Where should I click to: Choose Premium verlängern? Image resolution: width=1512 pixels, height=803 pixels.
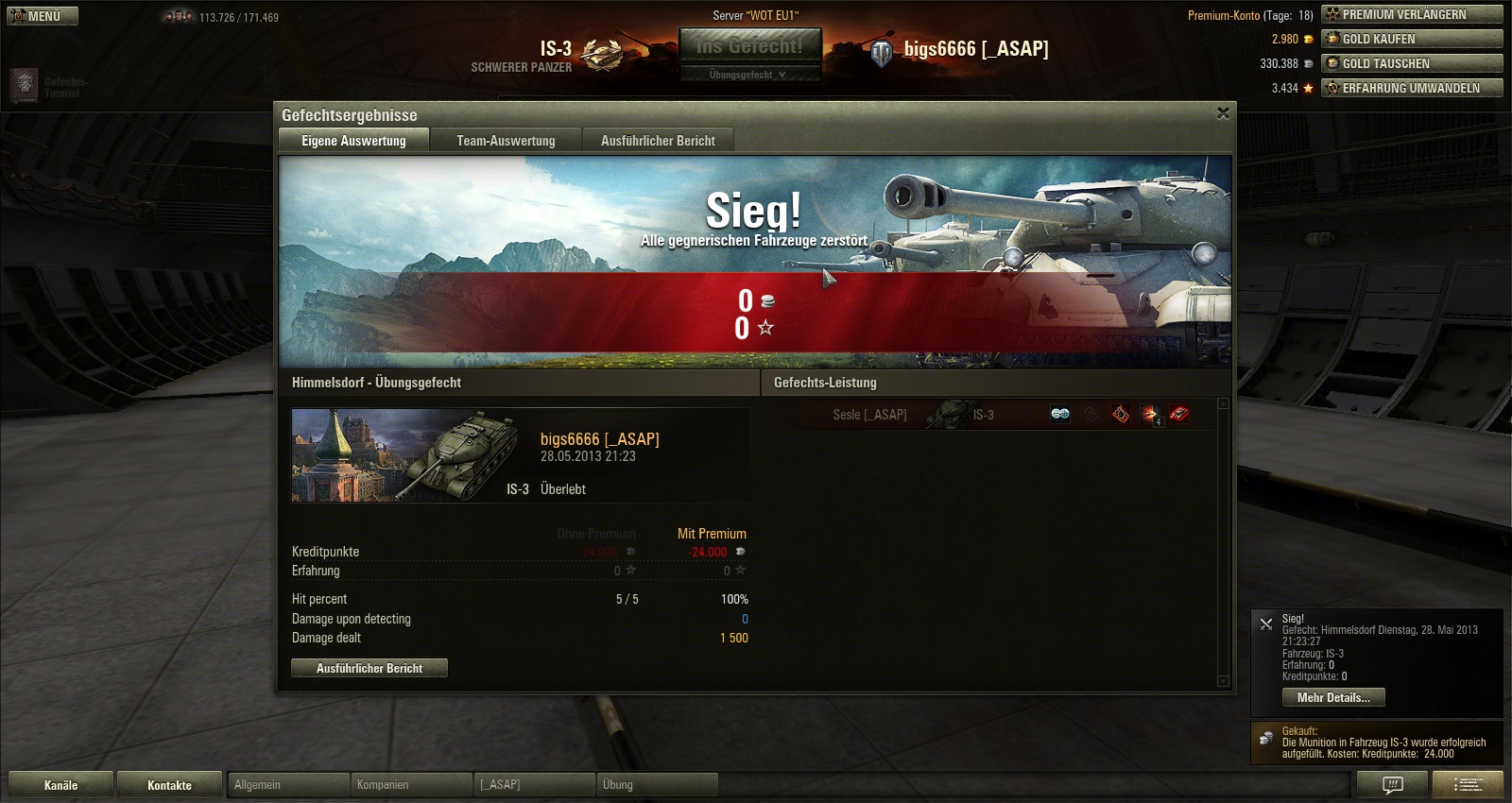pos(1412,14)
